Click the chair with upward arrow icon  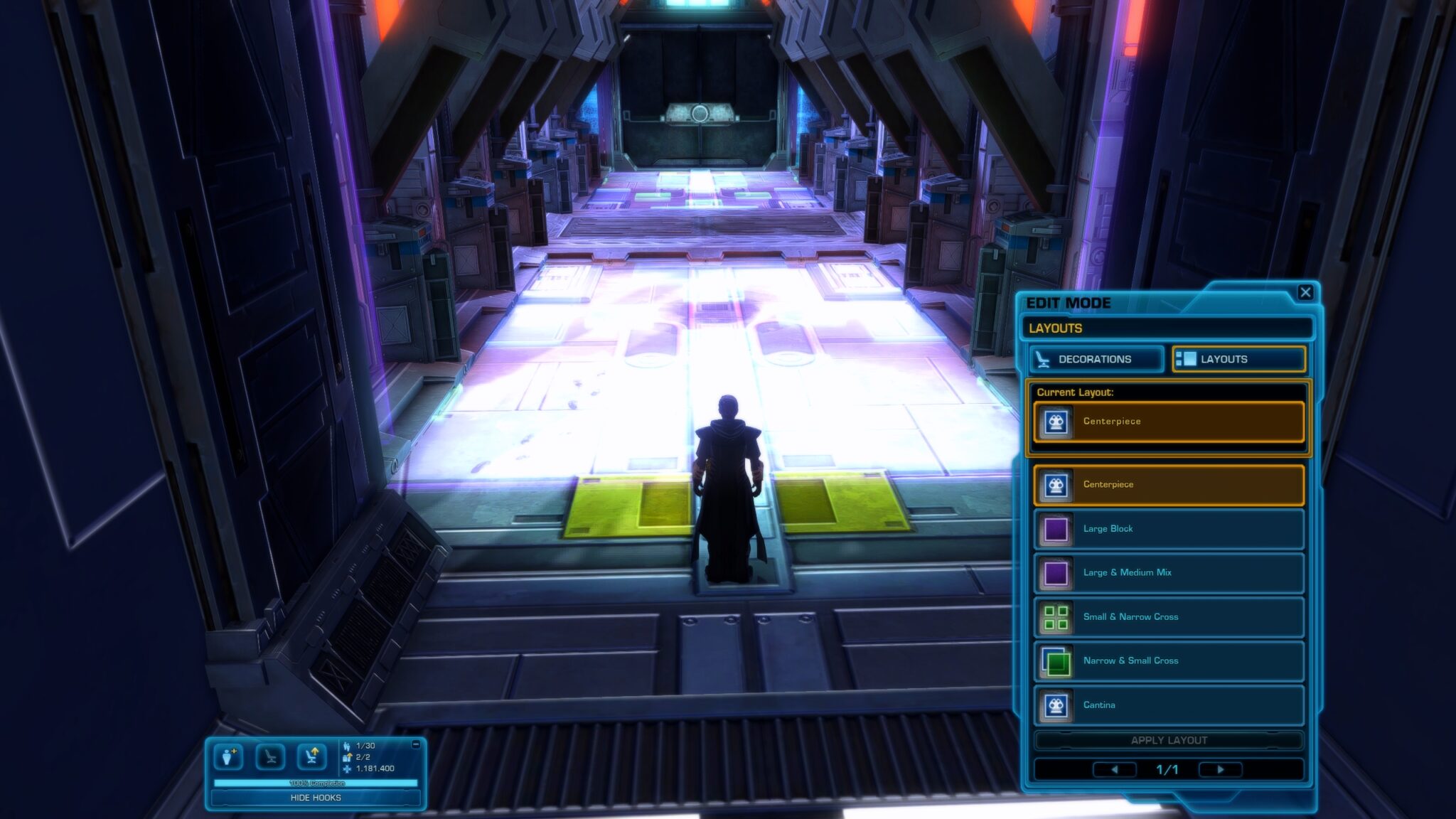[311, 756]
